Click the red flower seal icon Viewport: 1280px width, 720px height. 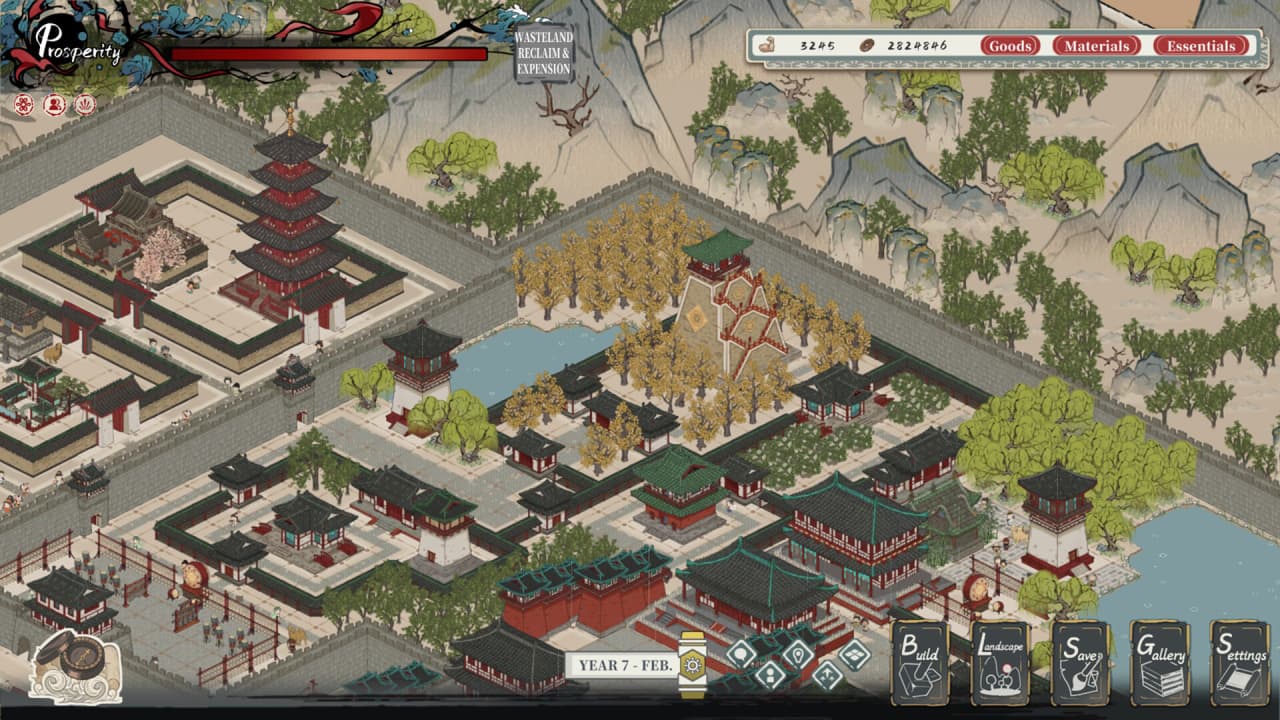(24, 104)
